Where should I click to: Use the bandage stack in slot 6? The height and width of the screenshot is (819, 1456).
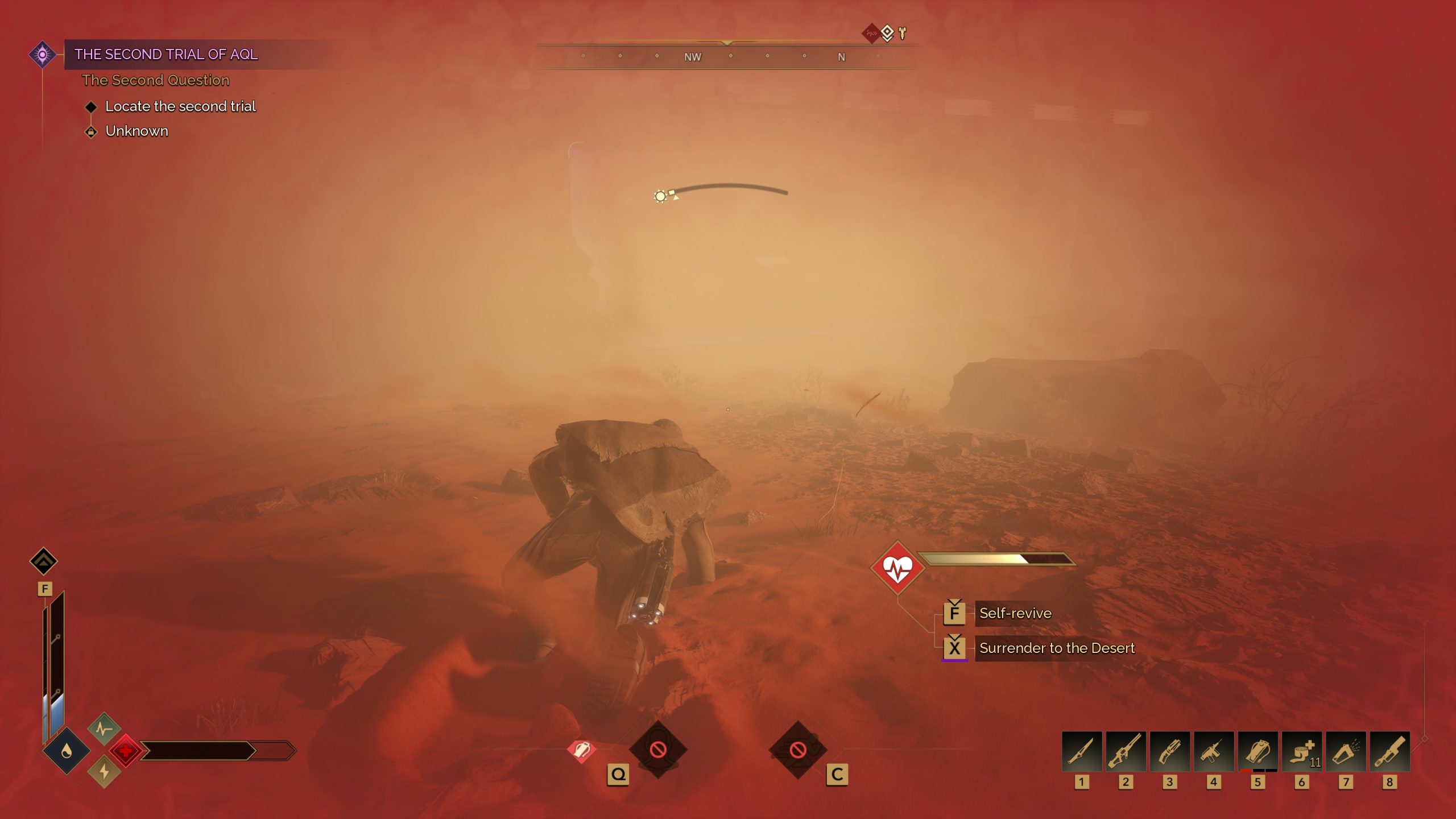tap(1301, 752)
